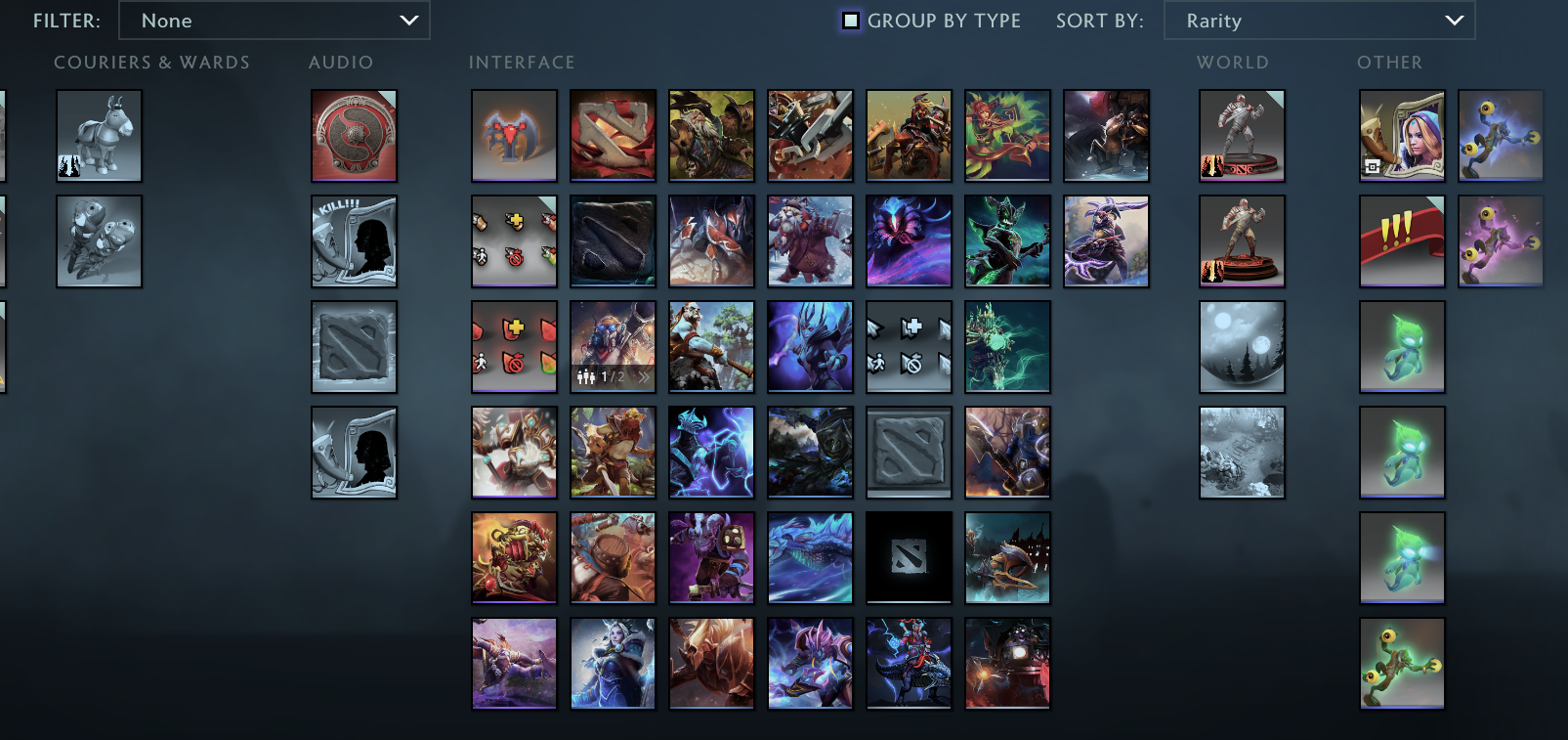Select the warrior statue item under World
The width and height of the screenshot is (1568, 740).
[x=1241, y=136]
